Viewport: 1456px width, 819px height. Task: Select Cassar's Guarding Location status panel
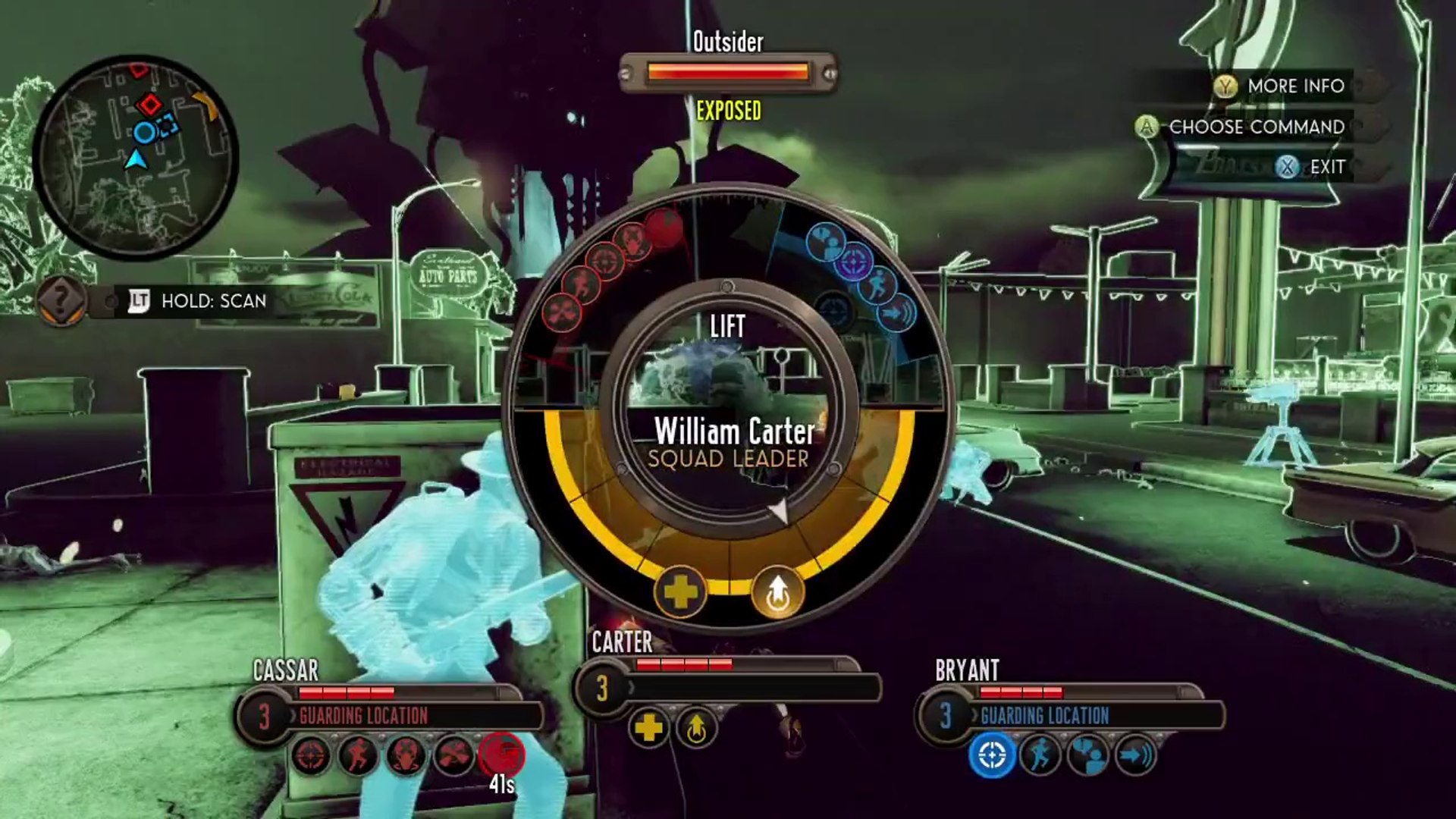[x=409, y=715]
